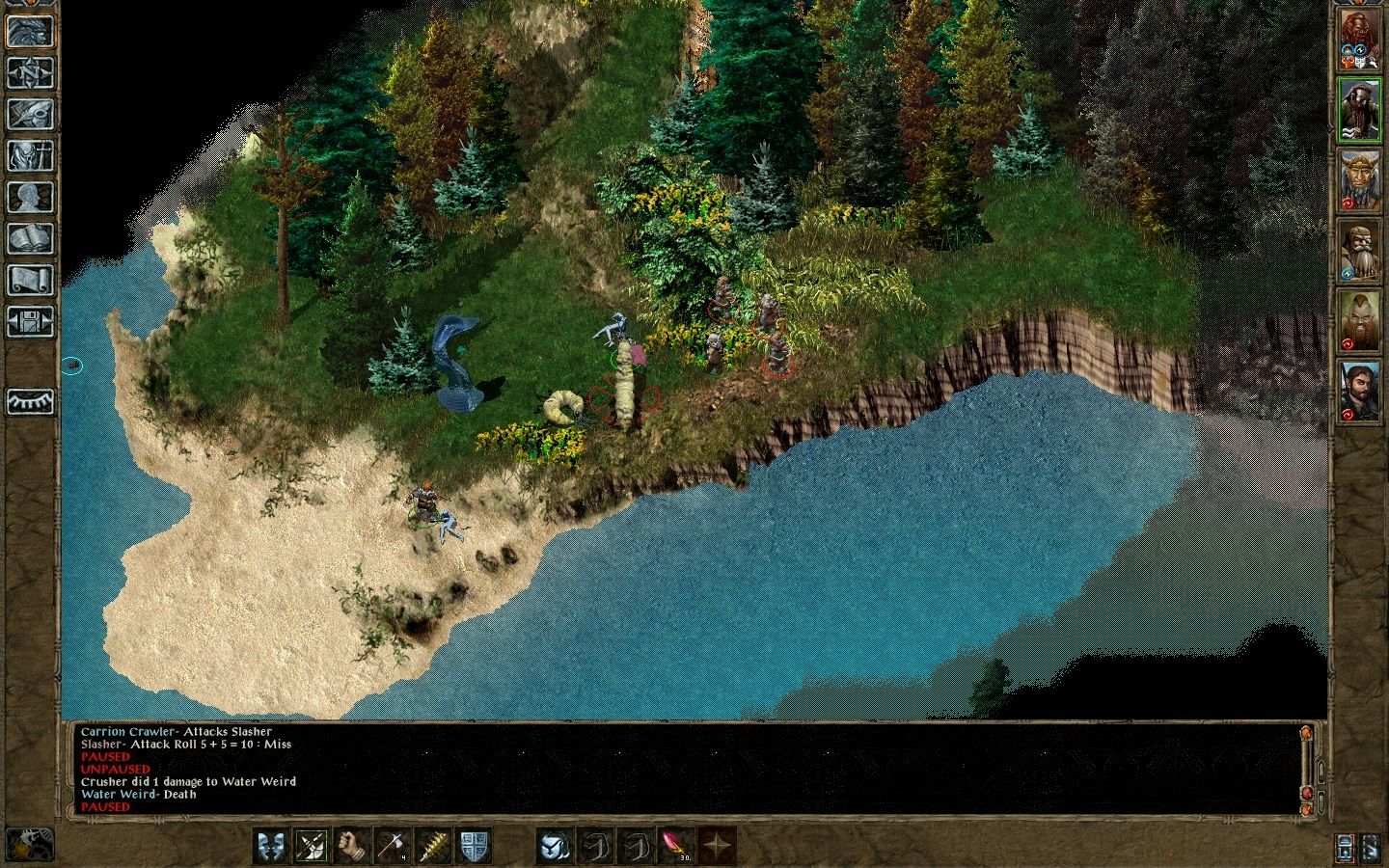Activate the shield guard action
This screenshot has height=868, width=1389.
point(474,846)
